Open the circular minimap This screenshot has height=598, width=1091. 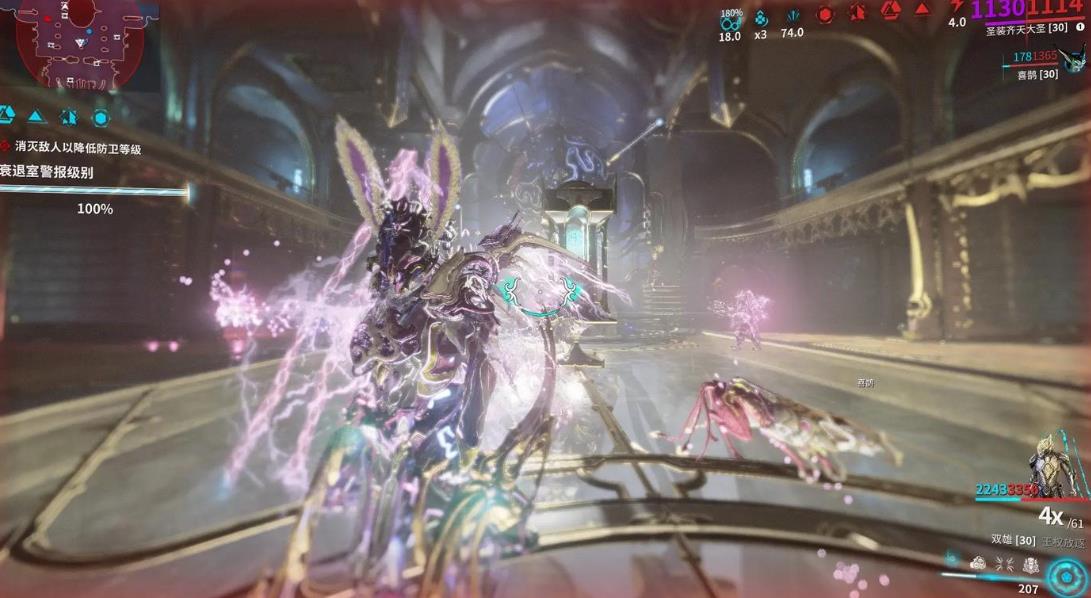click(78, 45)
